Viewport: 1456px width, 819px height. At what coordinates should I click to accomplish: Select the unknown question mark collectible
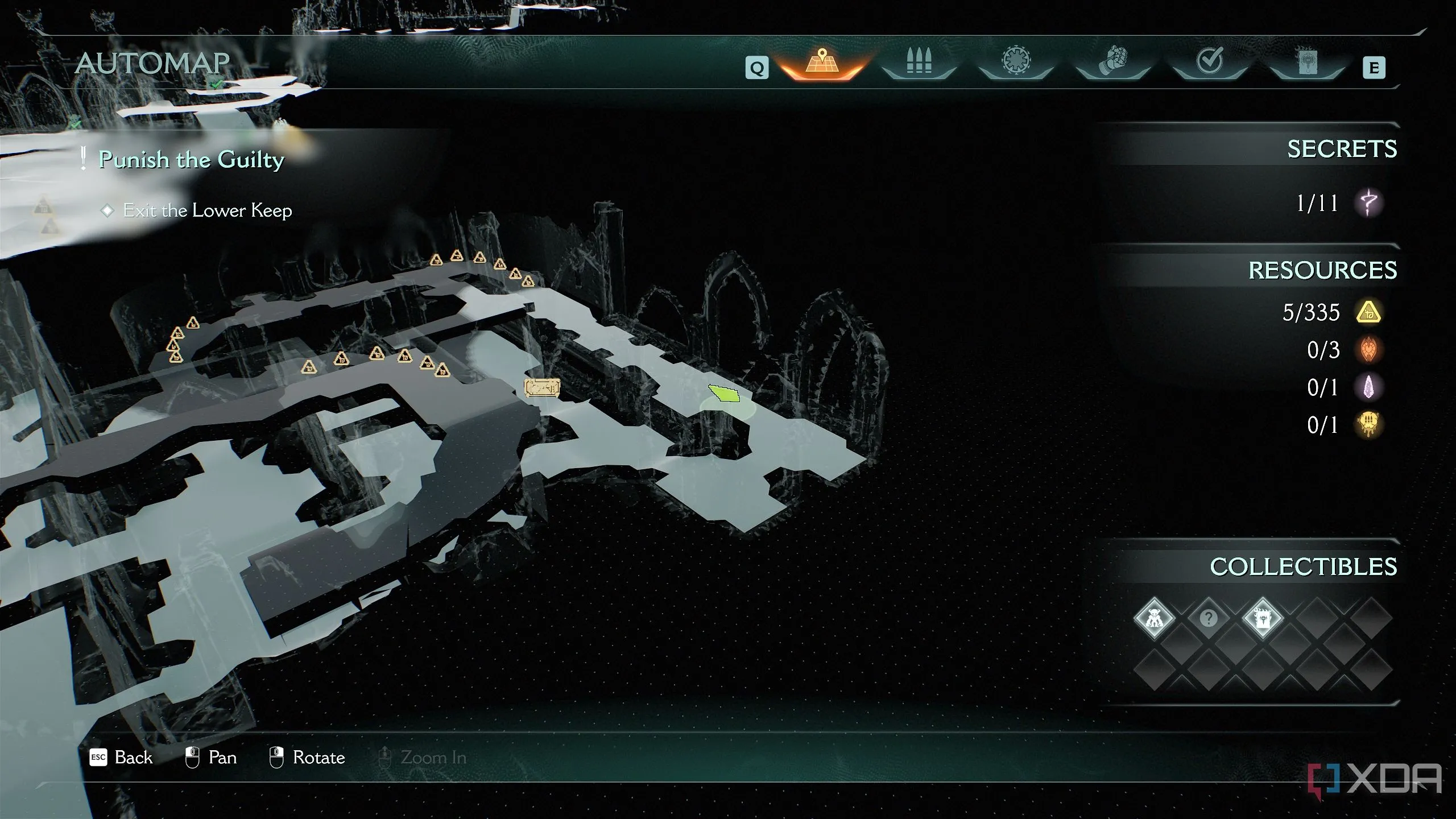pyautogui.click(x=1208, y=618)
